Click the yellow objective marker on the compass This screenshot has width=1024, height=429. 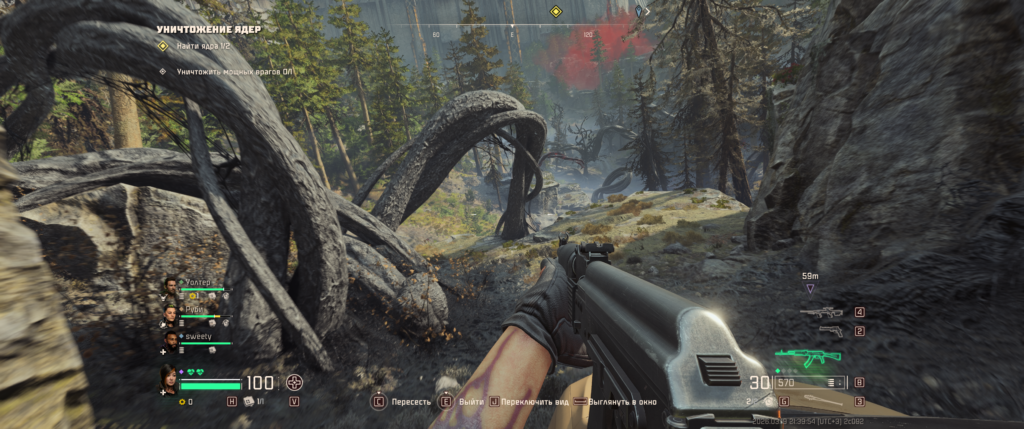pyautogui.click(x=555, y=12)
